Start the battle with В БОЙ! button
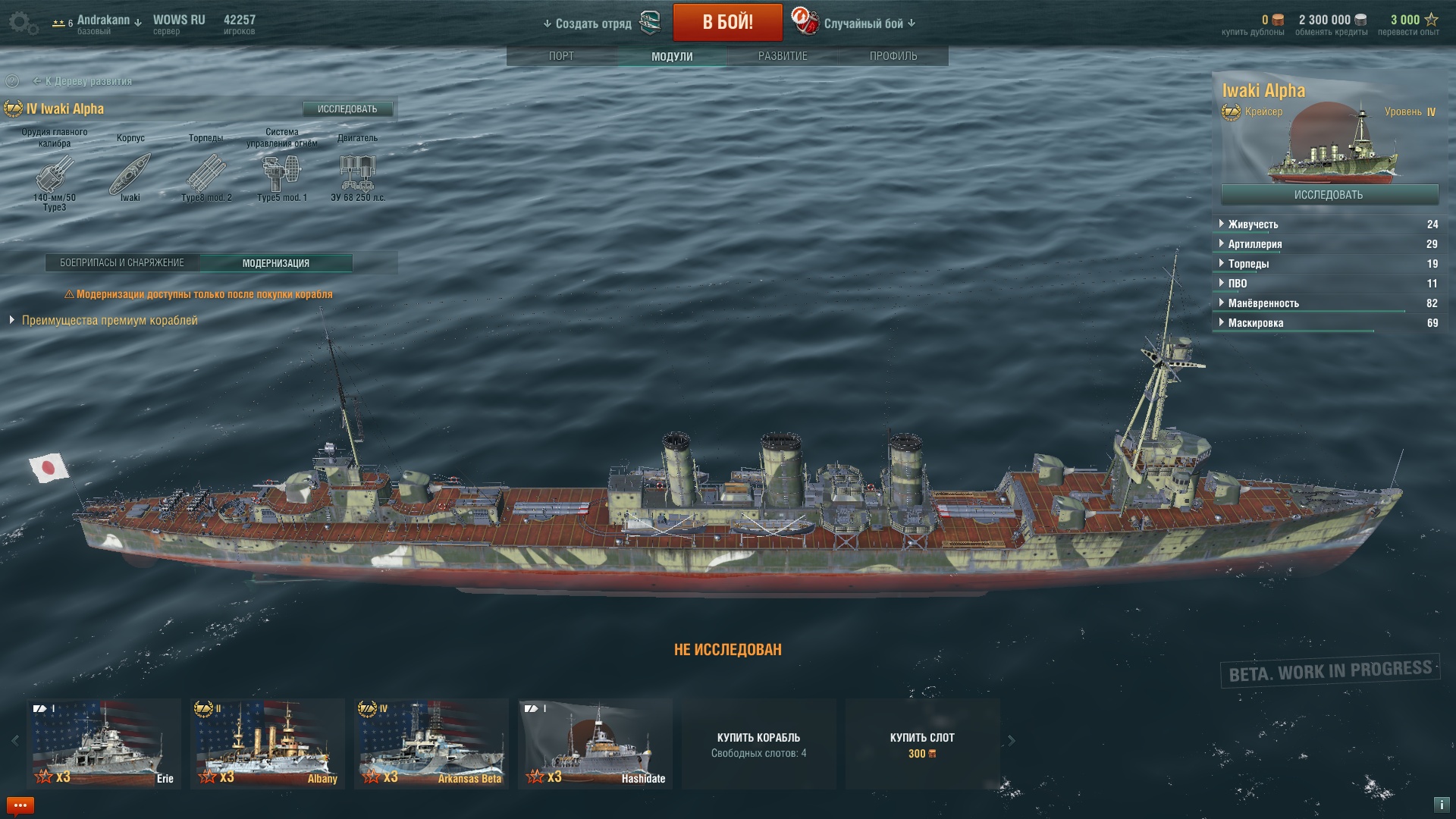This screenshot has height=819, width=1456. coord(727,22)
